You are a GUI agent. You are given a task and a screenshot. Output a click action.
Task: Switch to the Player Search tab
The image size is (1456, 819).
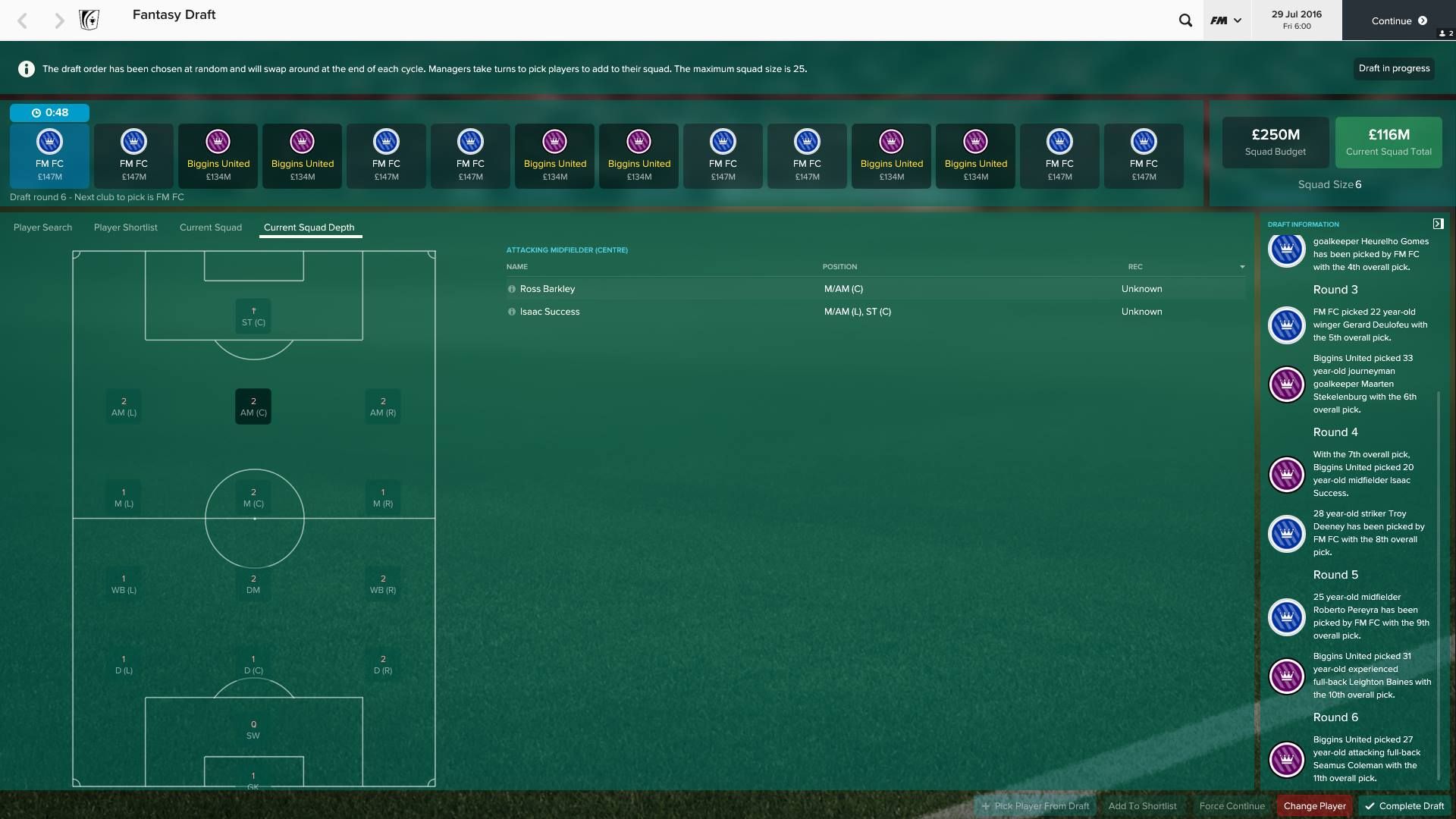[x=43, y=227]
